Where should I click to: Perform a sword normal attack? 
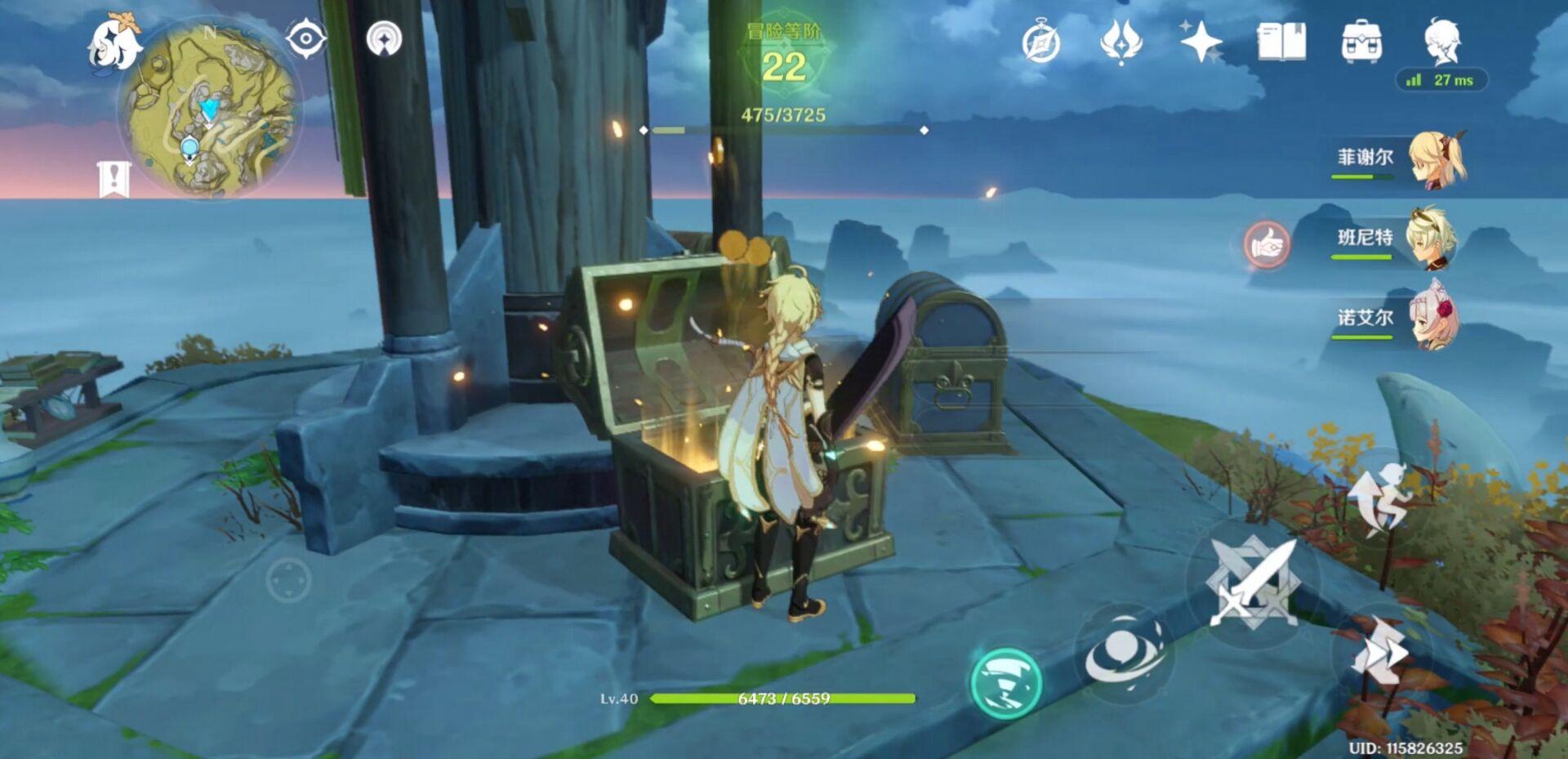pyautogui.click(x=1252, y=583)
